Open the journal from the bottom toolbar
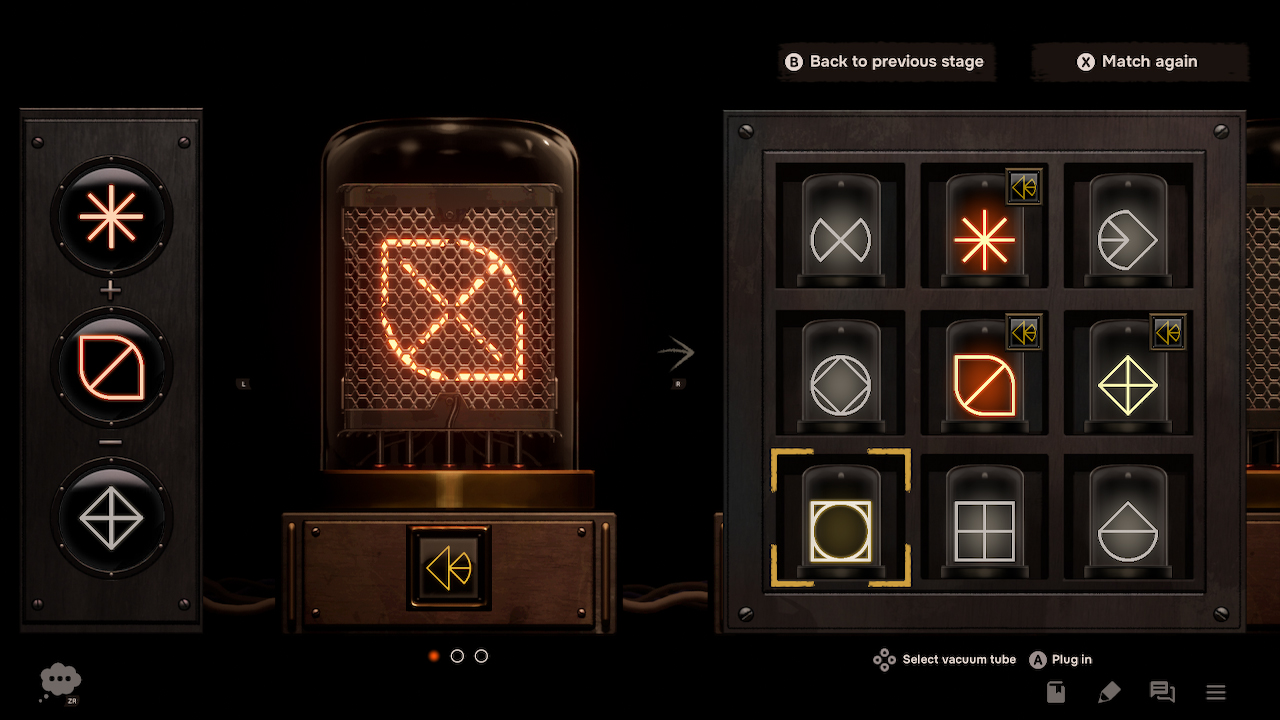The height and width of the screenshot is (720, 1280). coord(1055,691)
